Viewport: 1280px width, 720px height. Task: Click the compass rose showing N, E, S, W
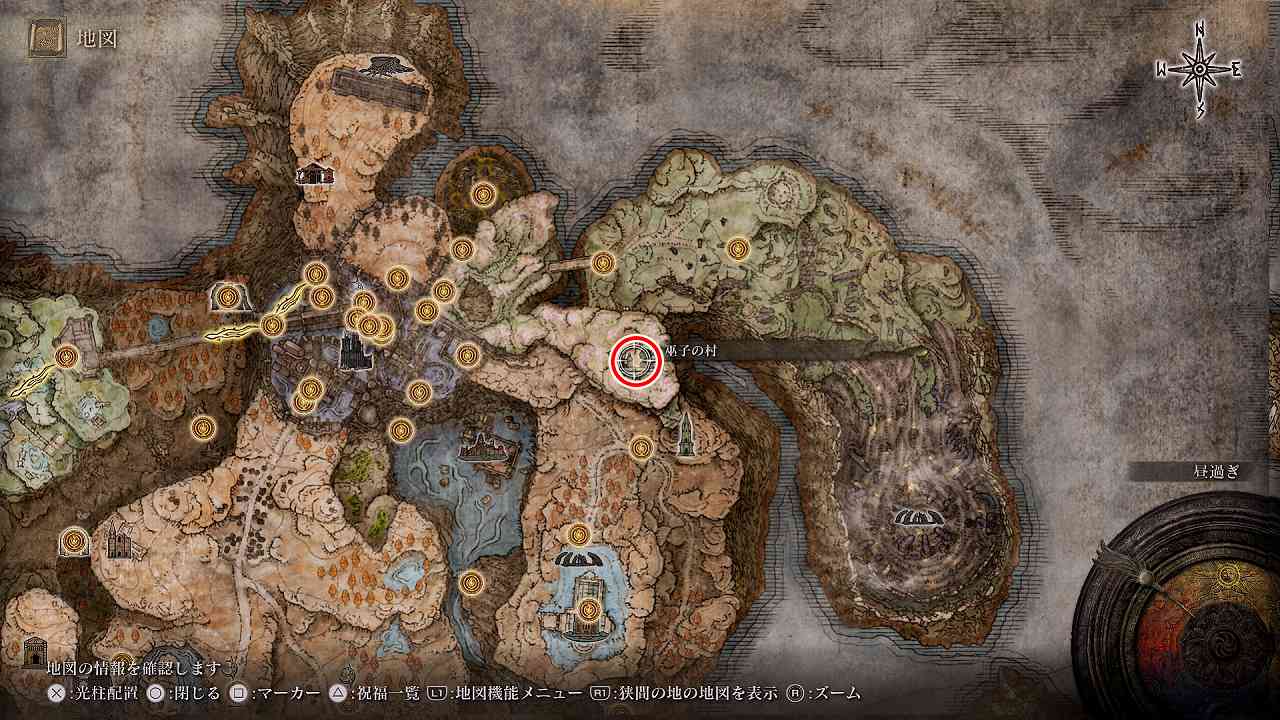[x=1199, y=69]
